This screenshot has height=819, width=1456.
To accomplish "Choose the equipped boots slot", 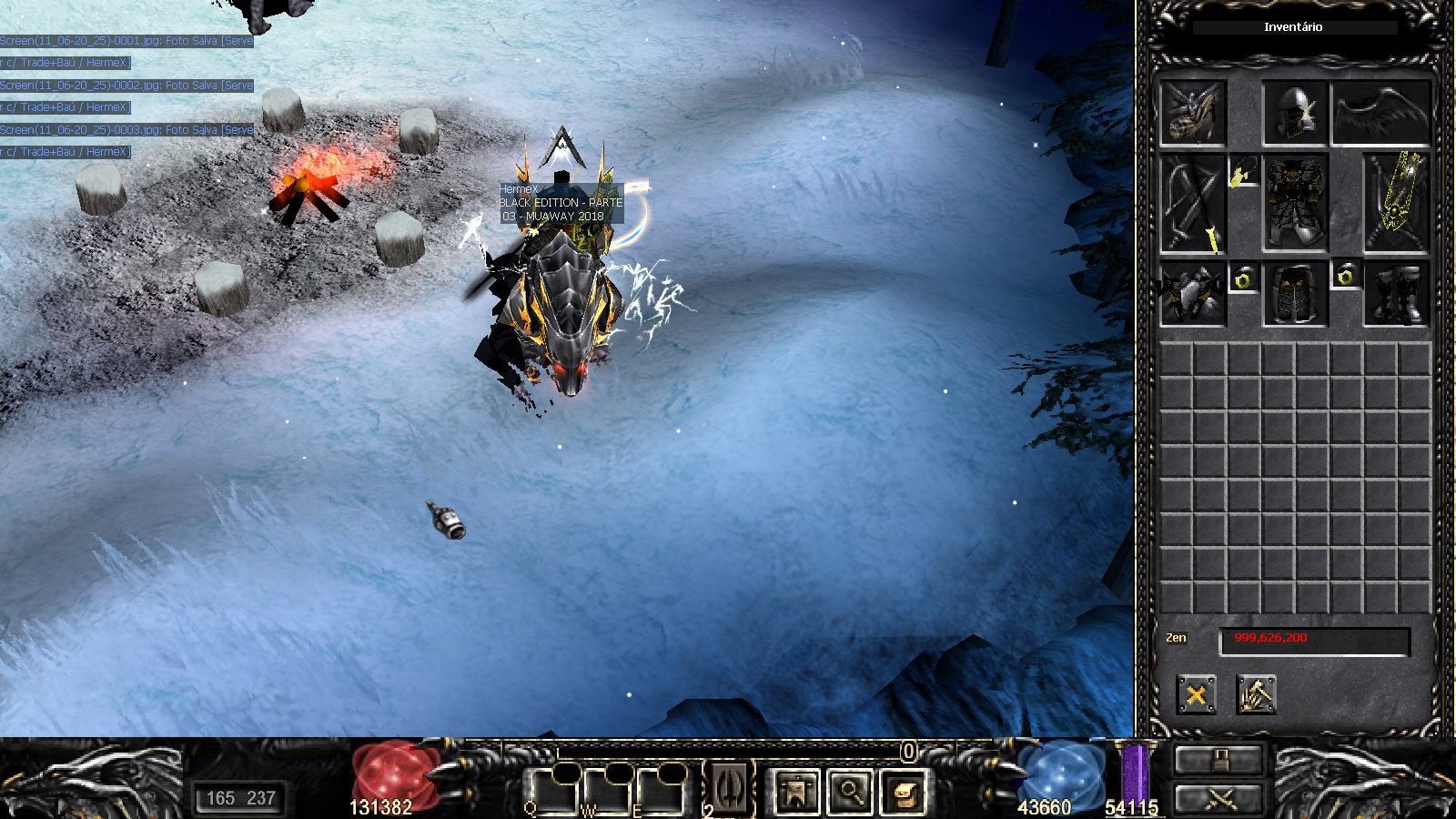I will pyautogui.click(x=1396, y=294).
